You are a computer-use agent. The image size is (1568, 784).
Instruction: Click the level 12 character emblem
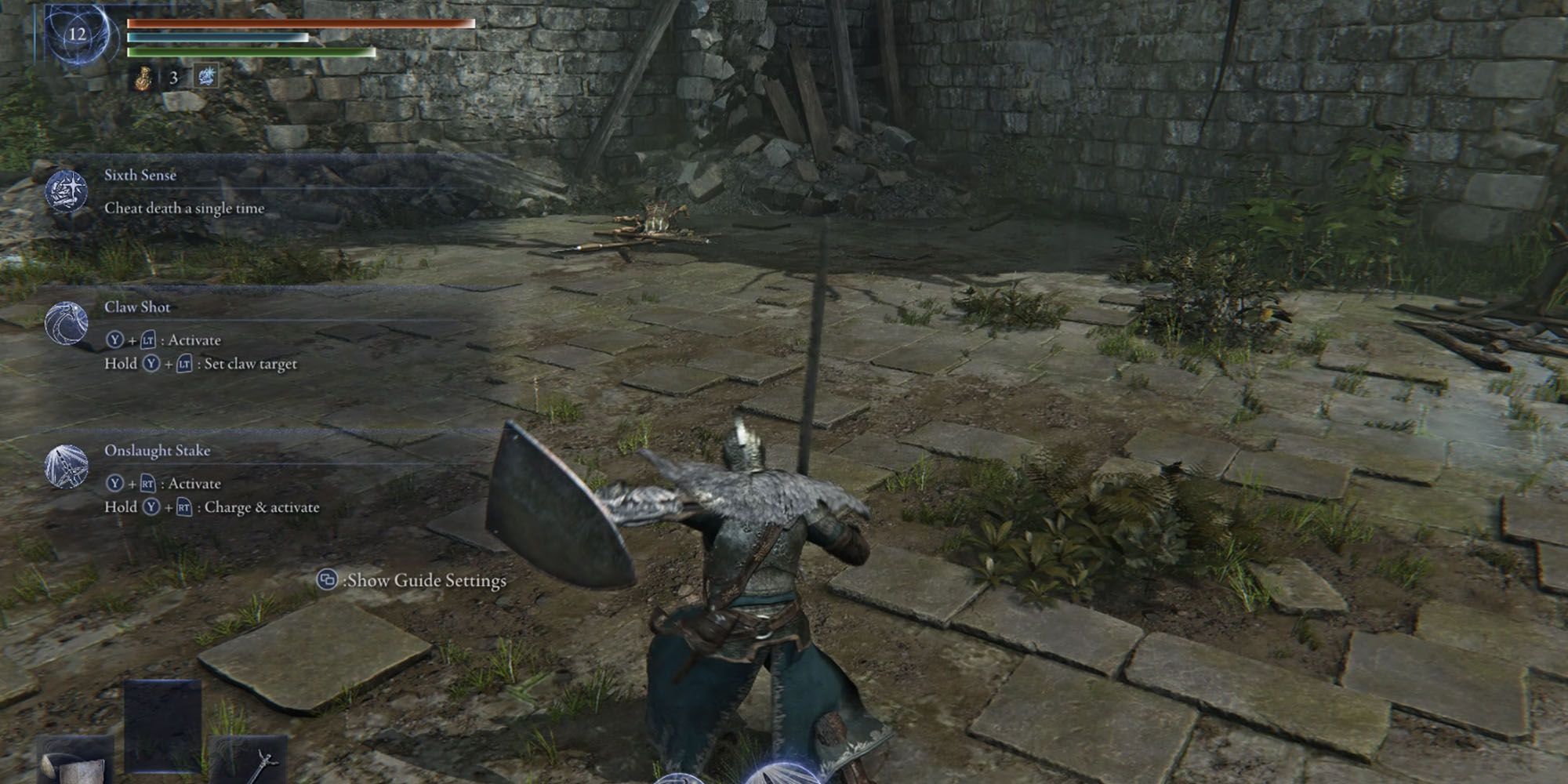(x=77, y=34)
